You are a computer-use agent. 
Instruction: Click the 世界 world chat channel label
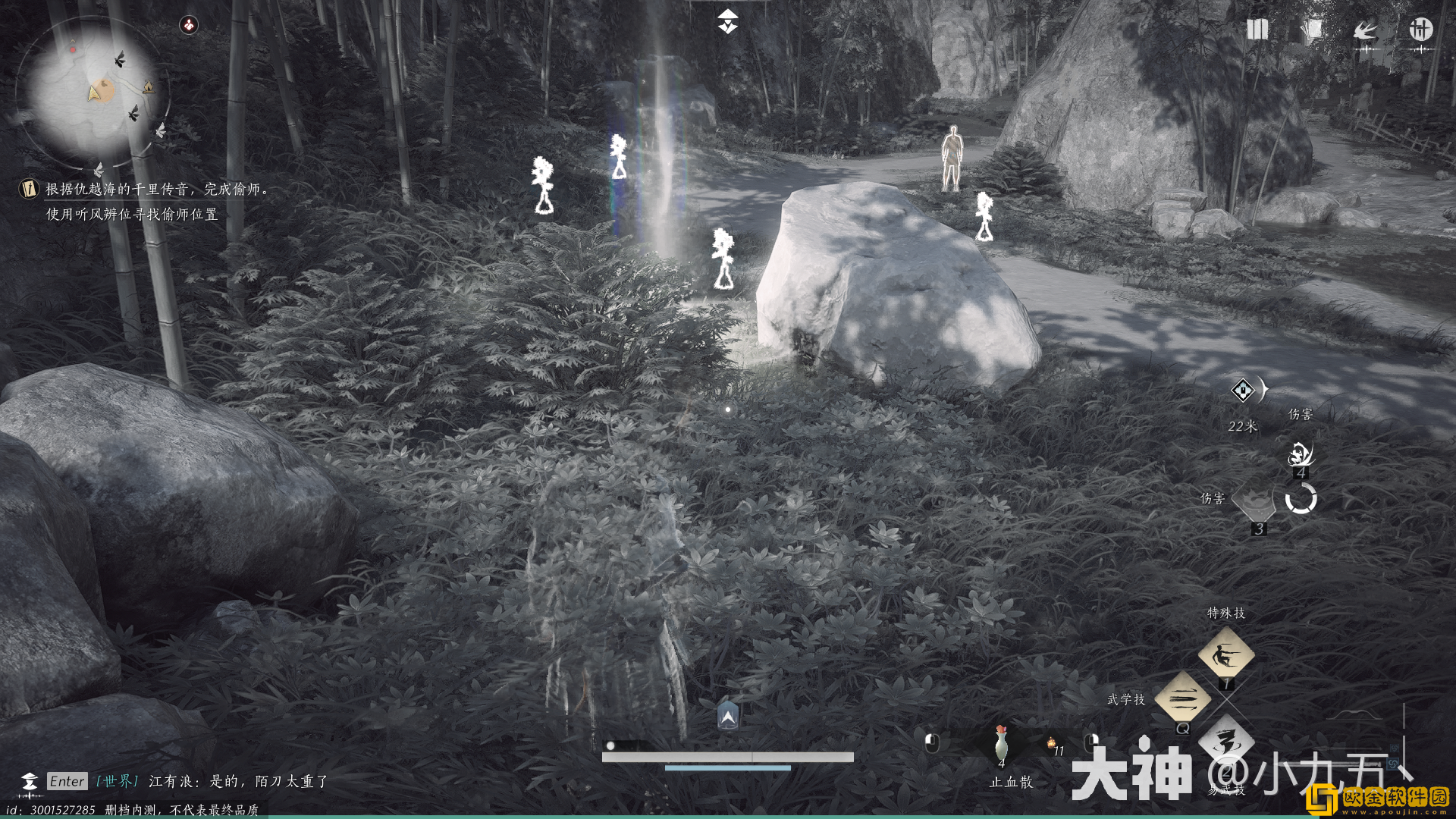117,781
